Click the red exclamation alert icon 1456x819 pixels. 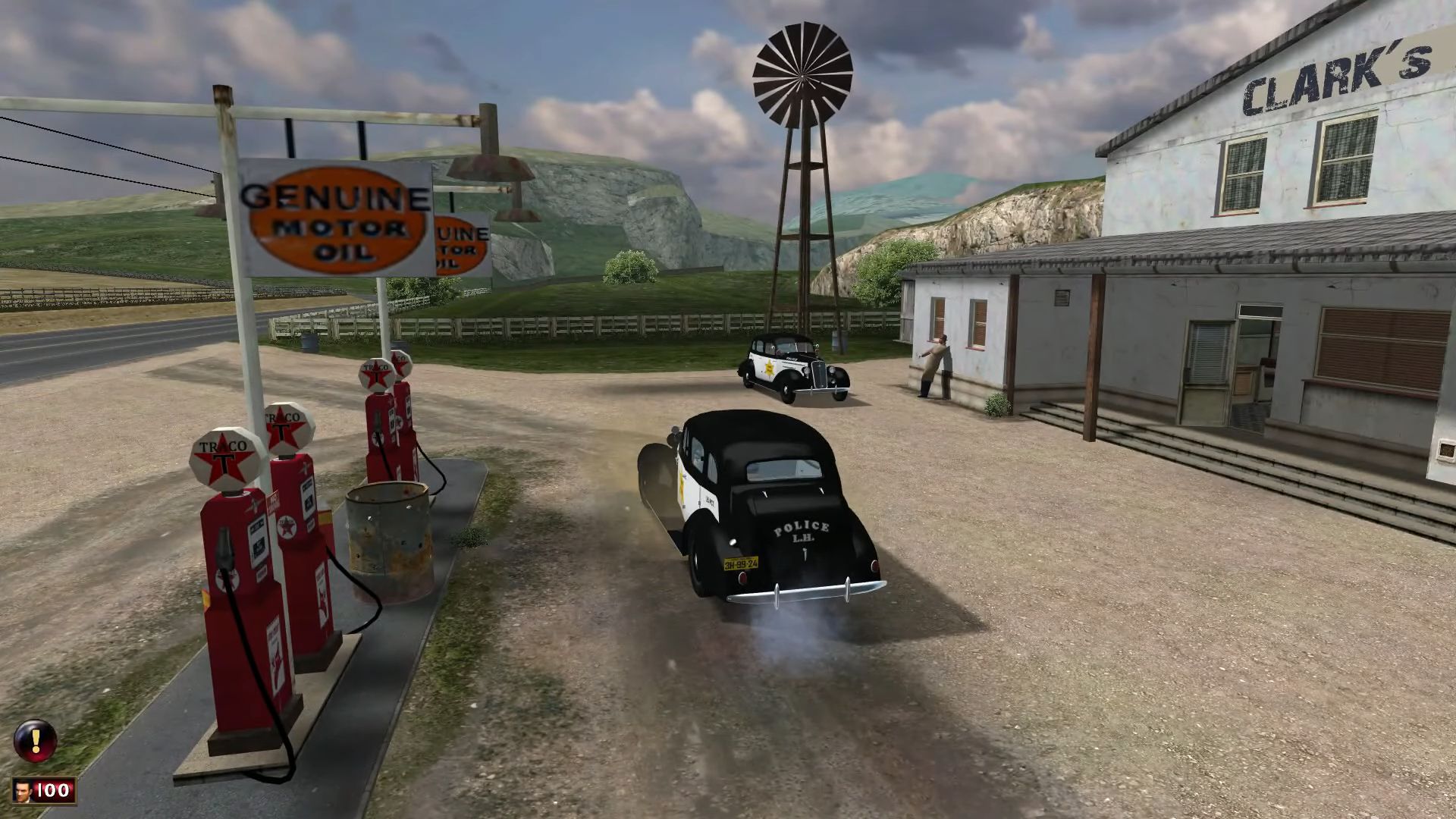[x=35, y=740]
